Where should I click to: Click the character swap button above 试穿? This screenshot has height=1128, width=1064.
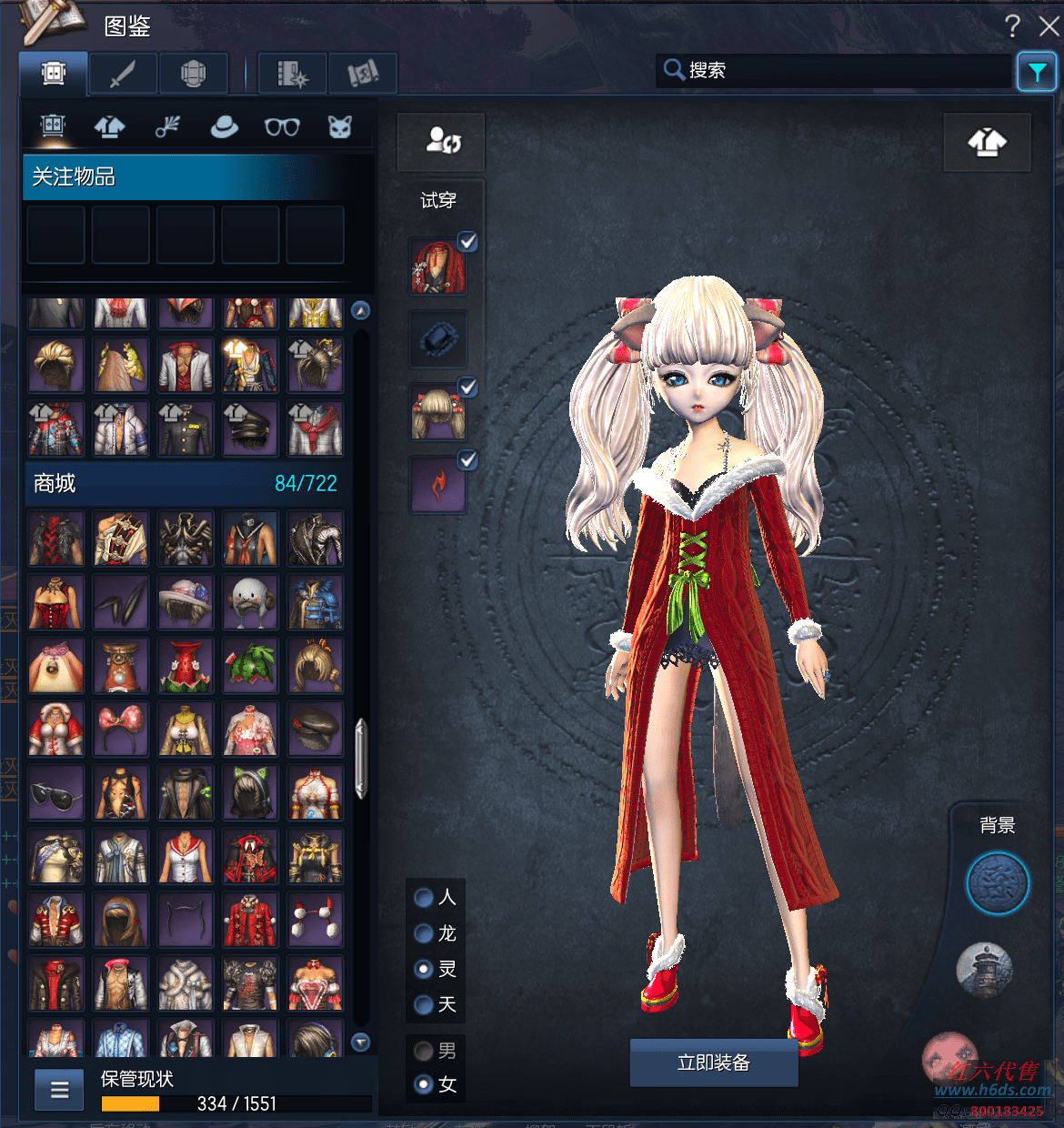(442, 141)
